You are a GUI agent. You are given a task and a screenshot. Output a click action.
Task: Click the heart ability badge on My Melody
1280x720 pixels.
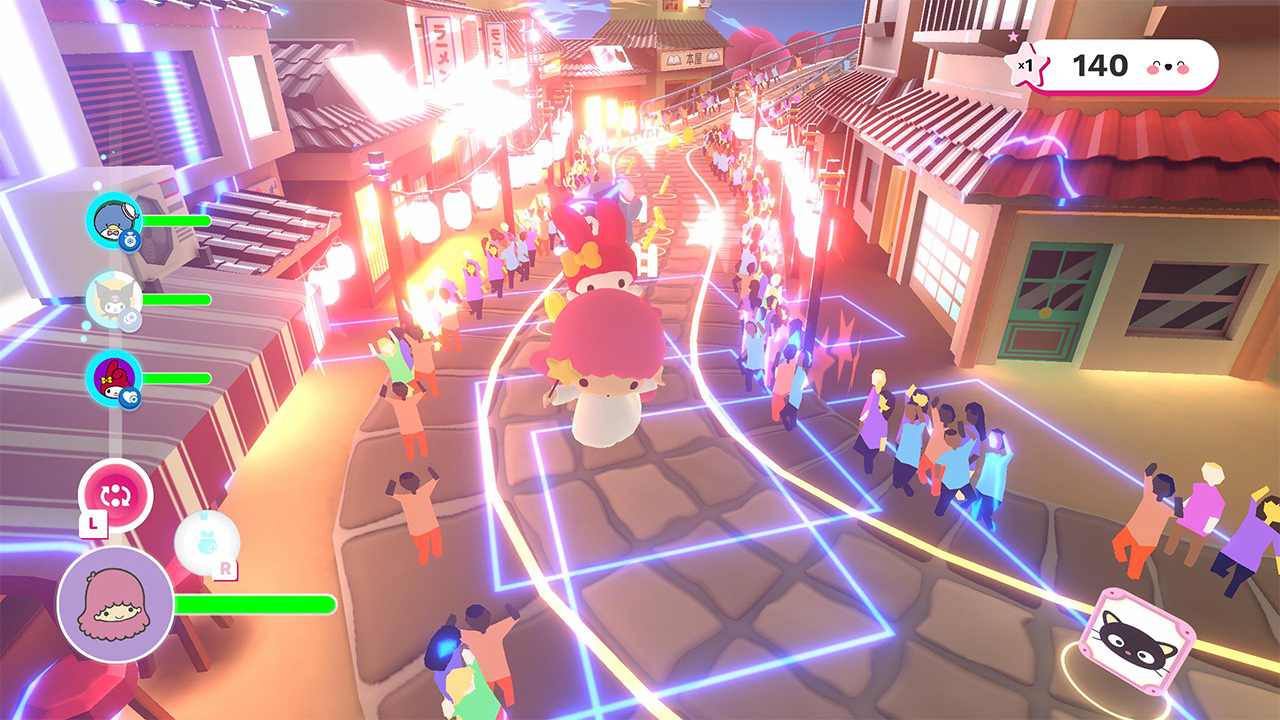(x=128, y=395)
